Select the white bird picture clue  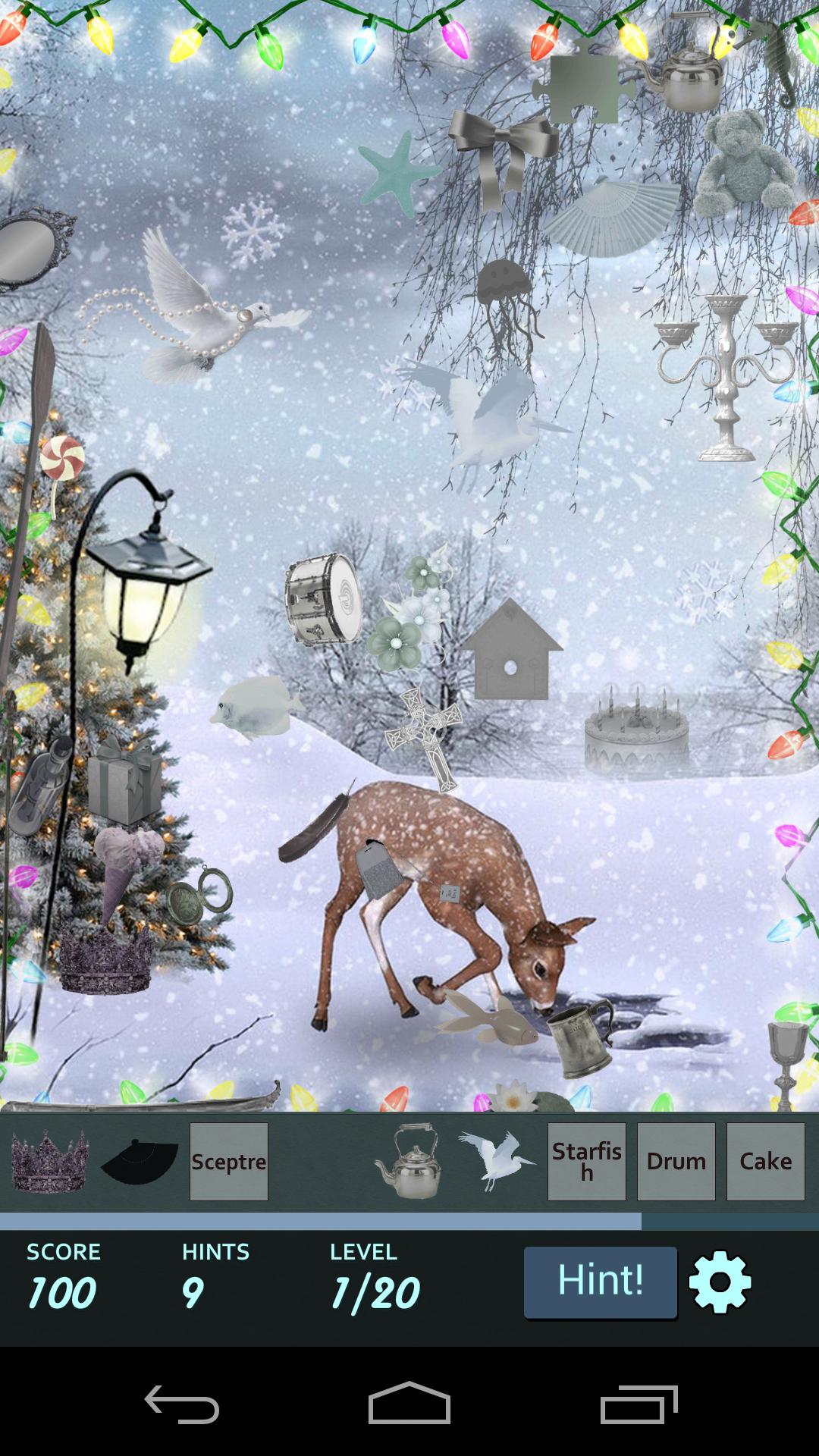(x=496, y=1161)
